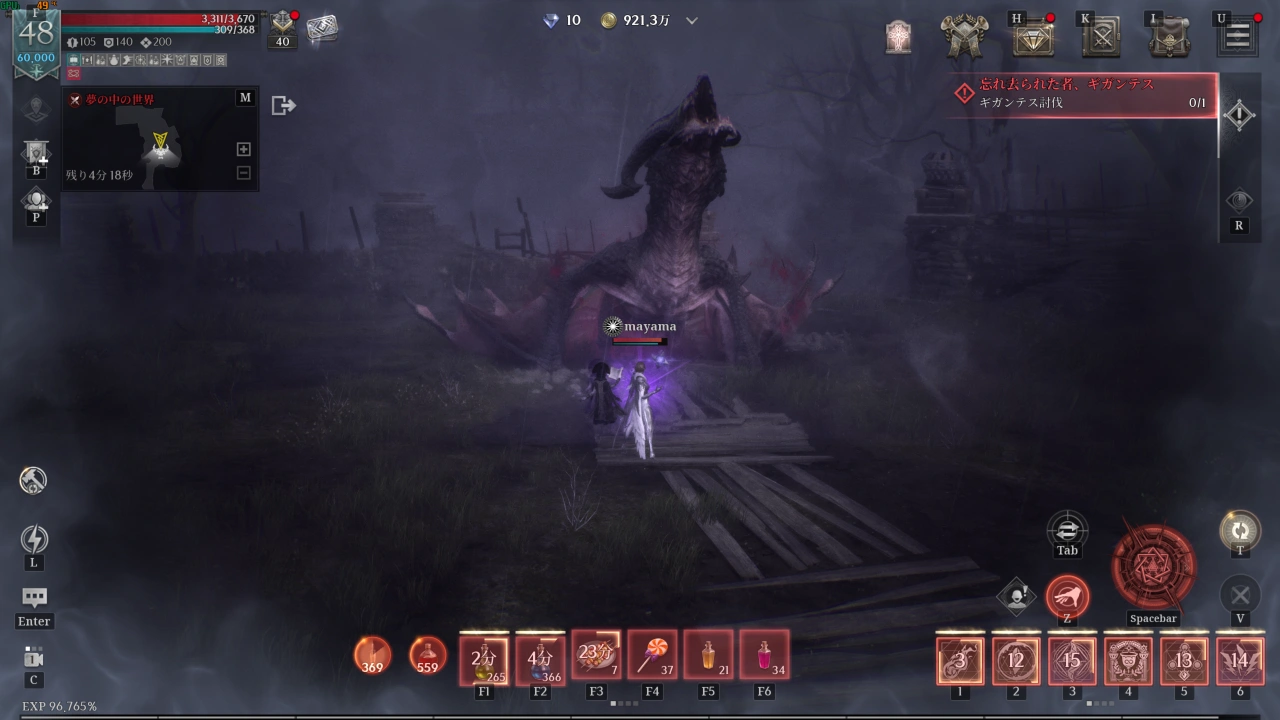Open the crossed-swords skill book

coord(1099,37)
